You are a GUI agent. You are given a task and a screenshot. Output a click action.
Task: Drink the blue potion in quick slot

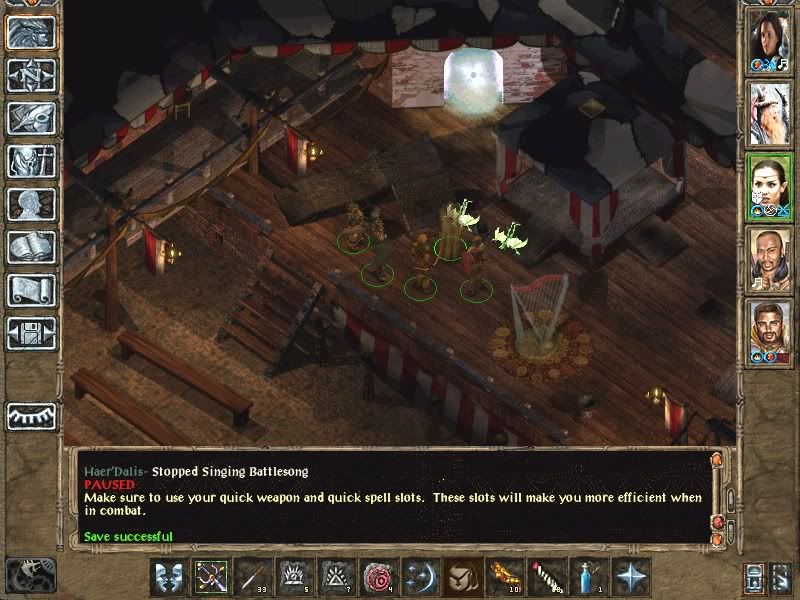point(587,577)
